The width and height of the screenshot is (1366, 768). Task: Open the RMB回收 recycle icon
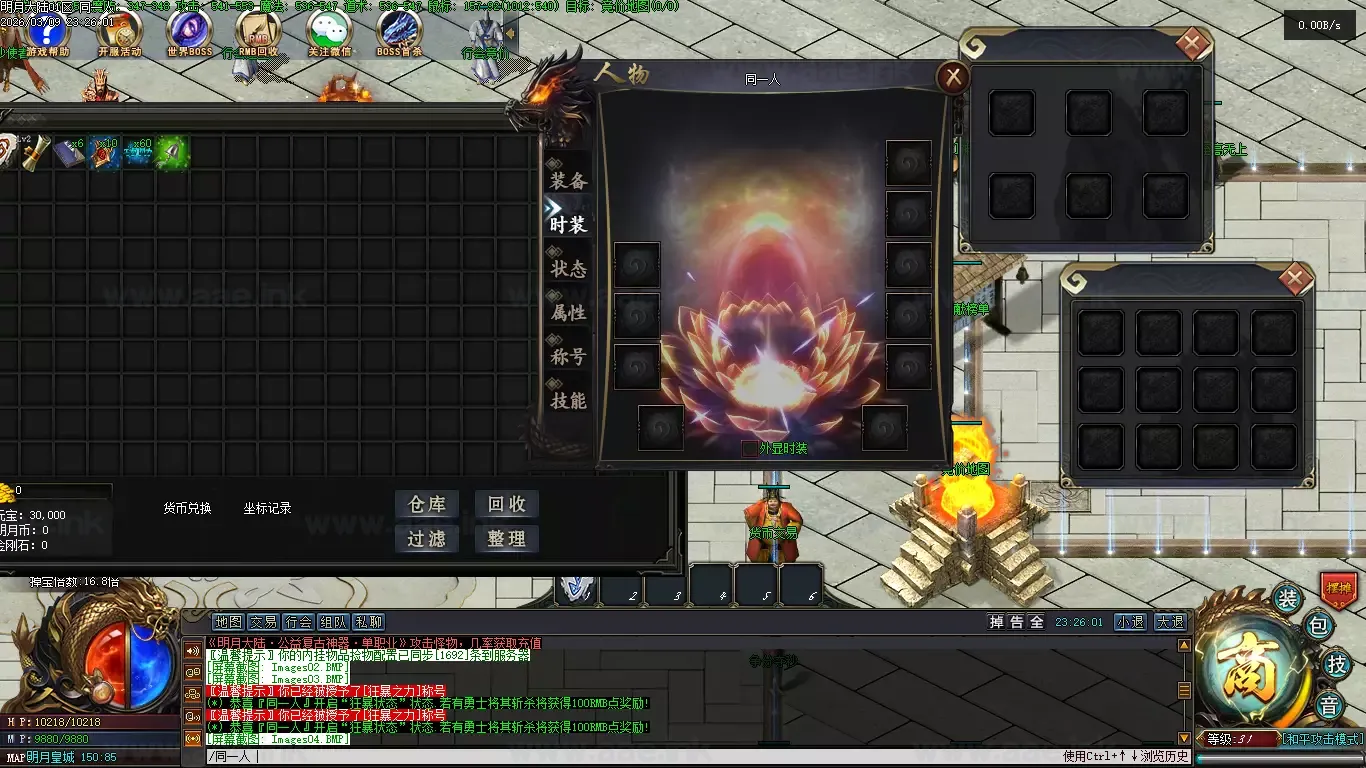pyautogui.click(x=258, y=30)
